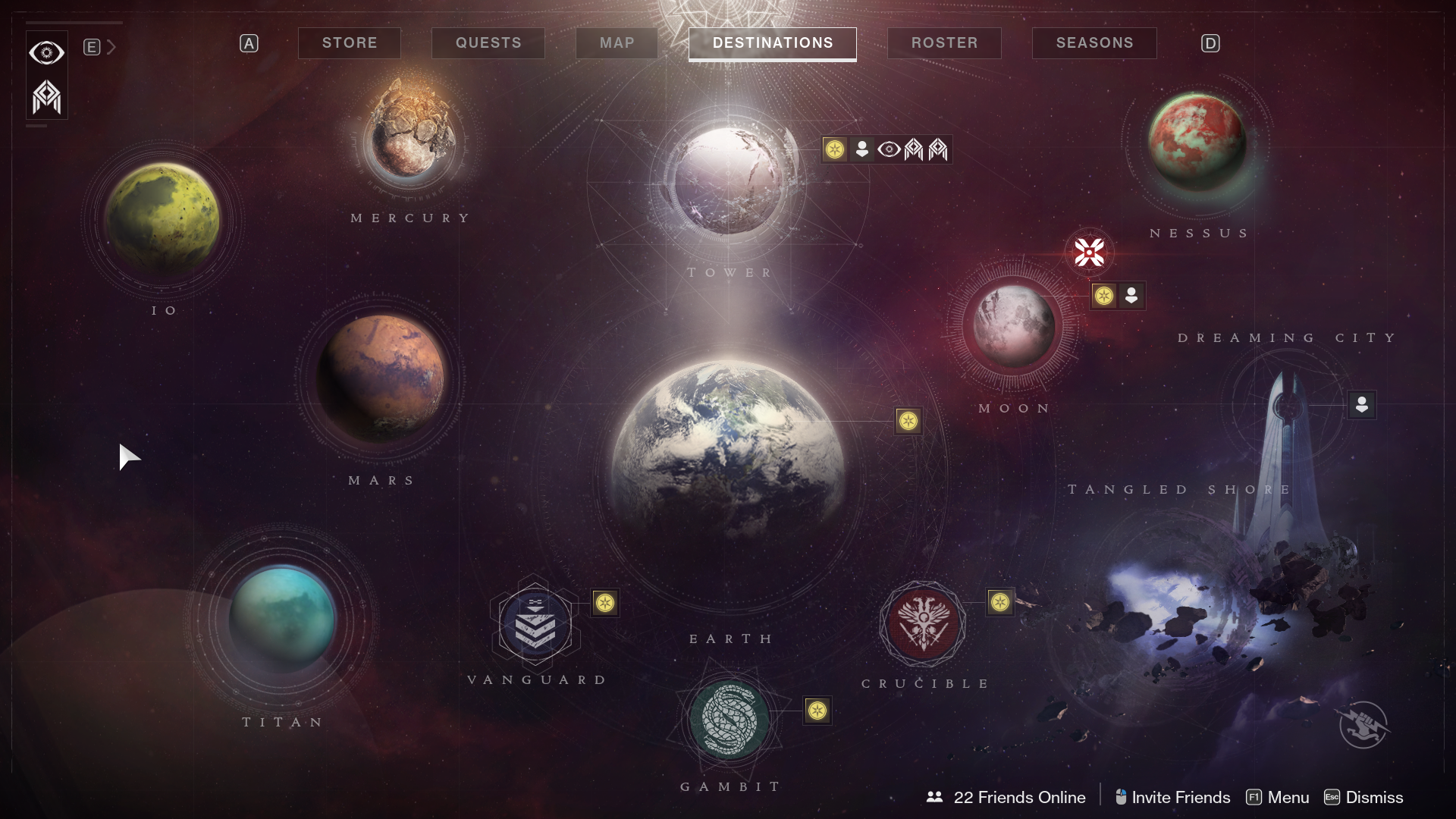
Task: Select the Nessus planet
Action: 1197,144
